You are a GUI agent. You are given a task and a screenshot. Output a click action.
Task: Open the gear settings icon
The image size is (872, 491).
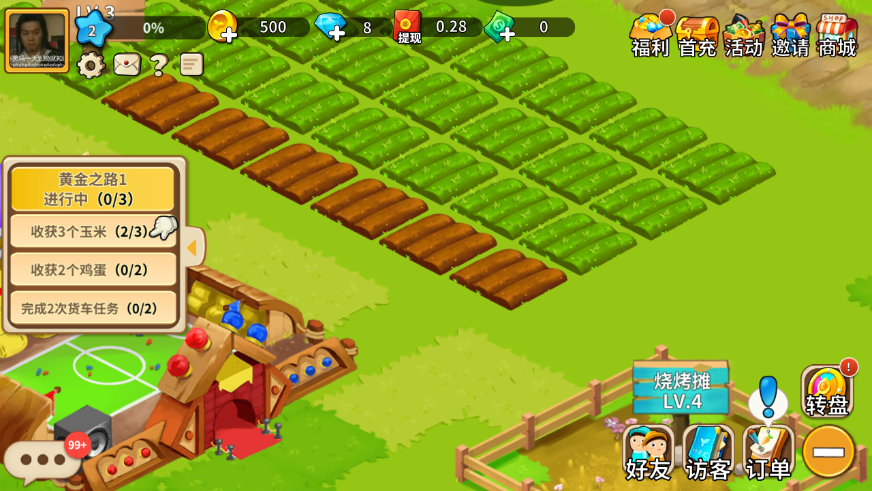(x=91, y=65)
